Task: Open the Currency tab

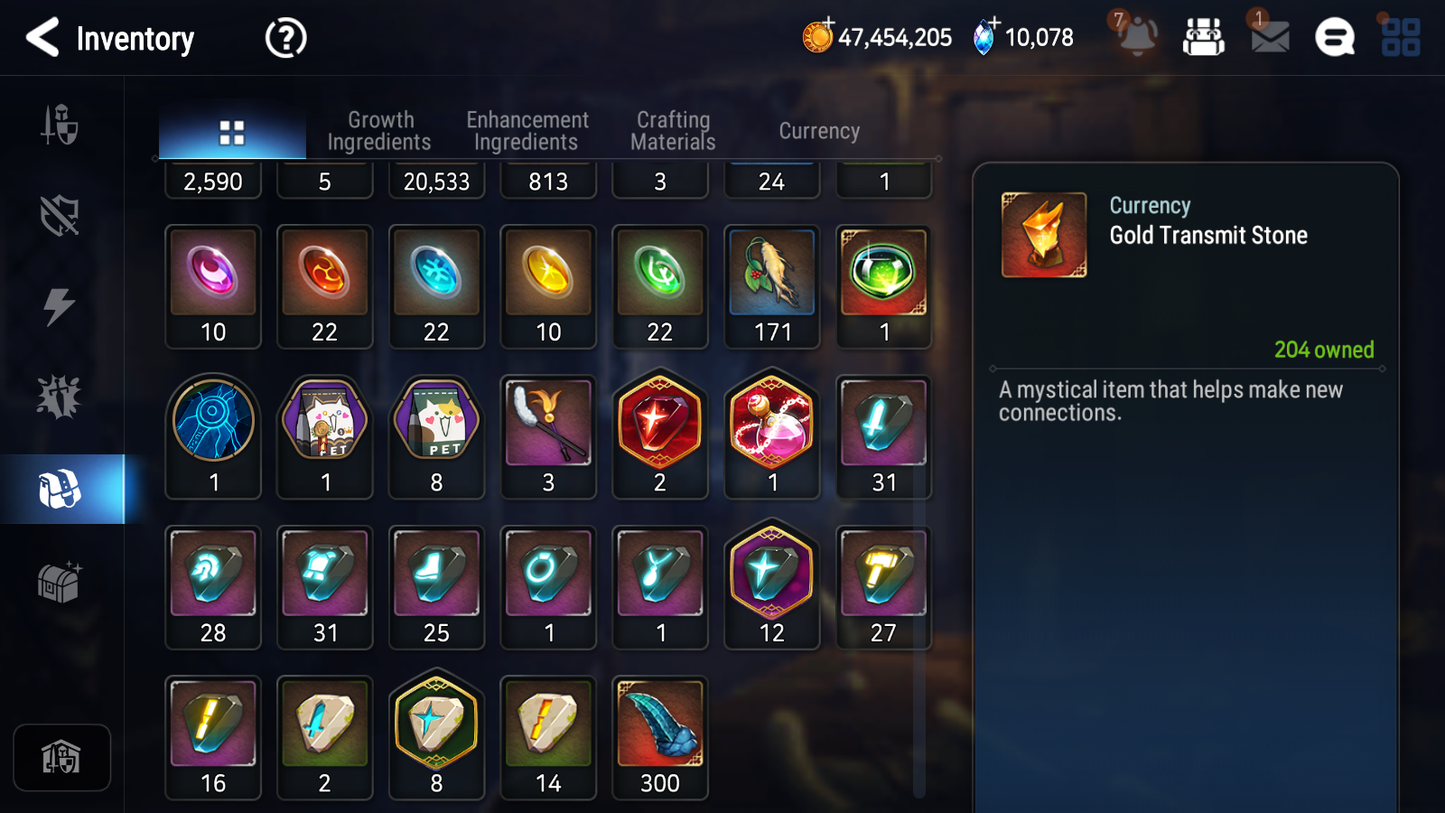Action: [x=818, y=131]
